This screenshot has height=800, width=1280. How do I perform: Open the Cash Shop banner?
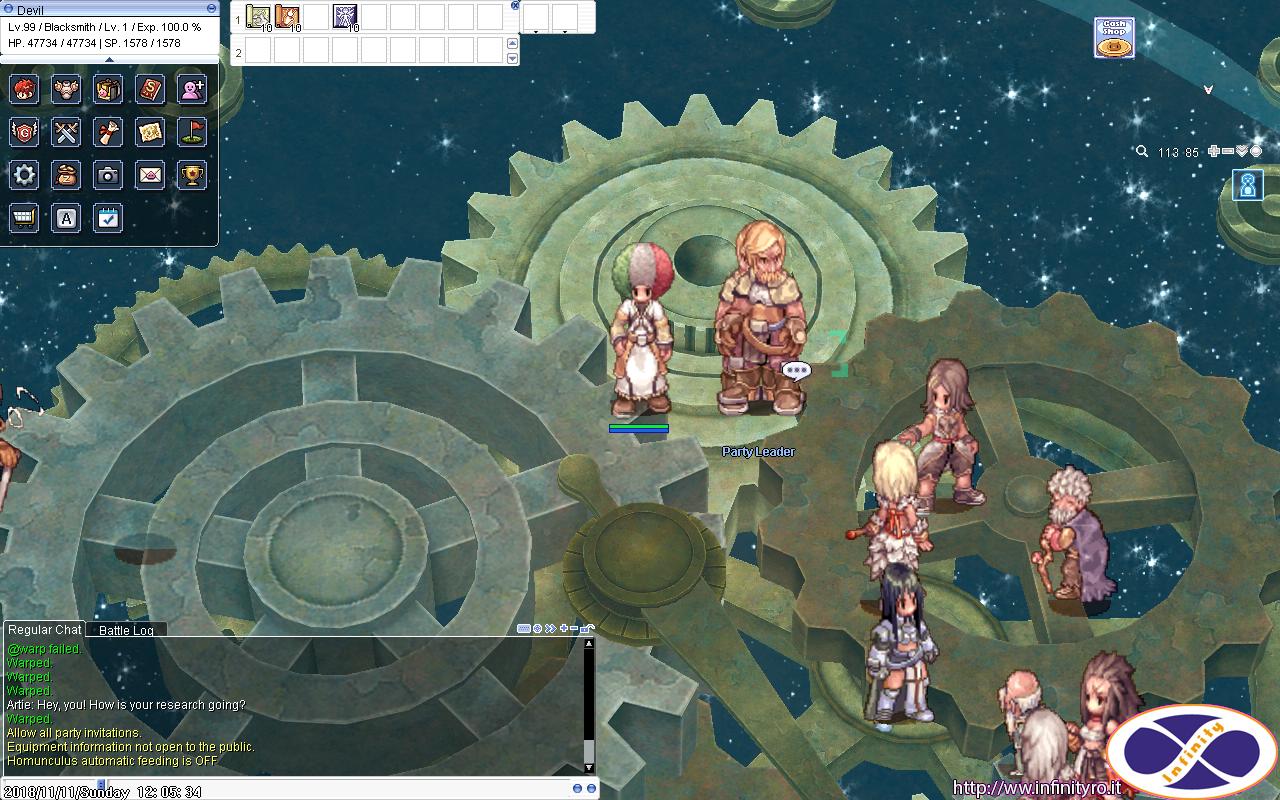pos(1113,37)
